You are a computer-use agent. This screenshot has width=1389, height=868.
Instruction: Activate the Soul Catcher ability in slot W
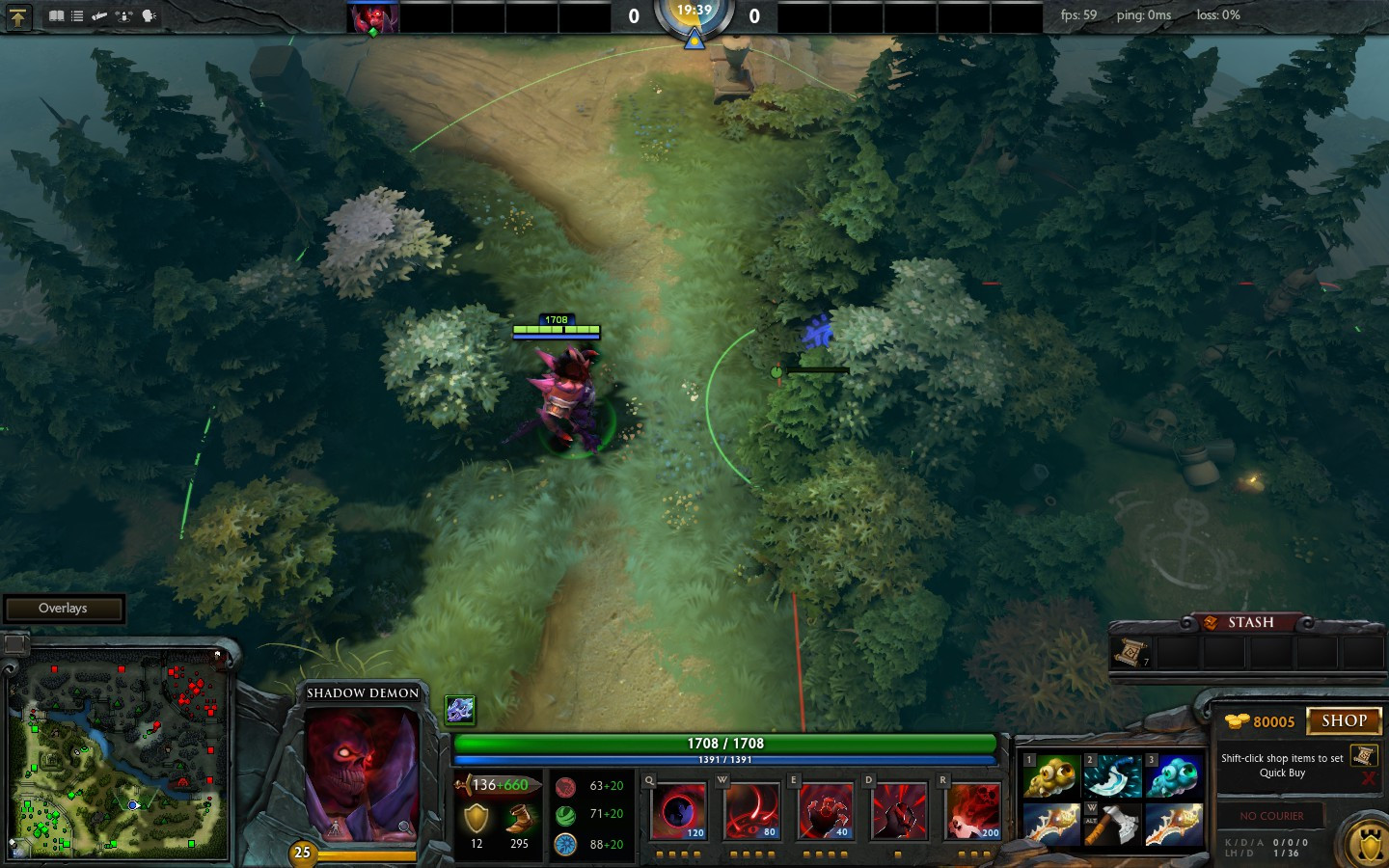pyautogui.click(x=752, y=811)
